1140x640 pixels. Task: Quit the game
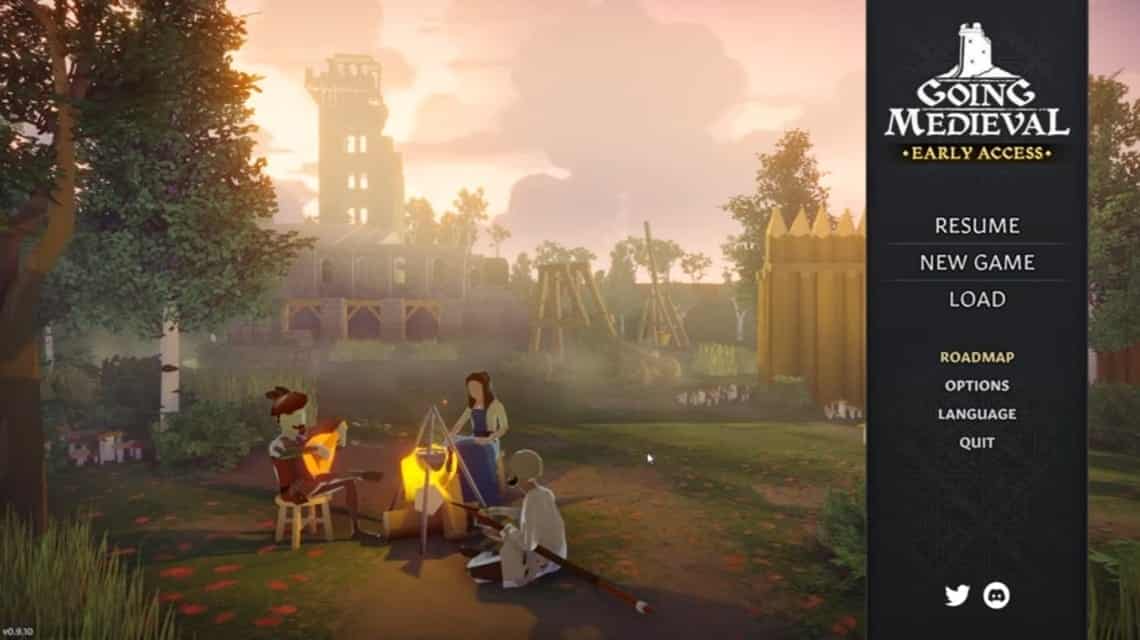click(x=977, y=442)
